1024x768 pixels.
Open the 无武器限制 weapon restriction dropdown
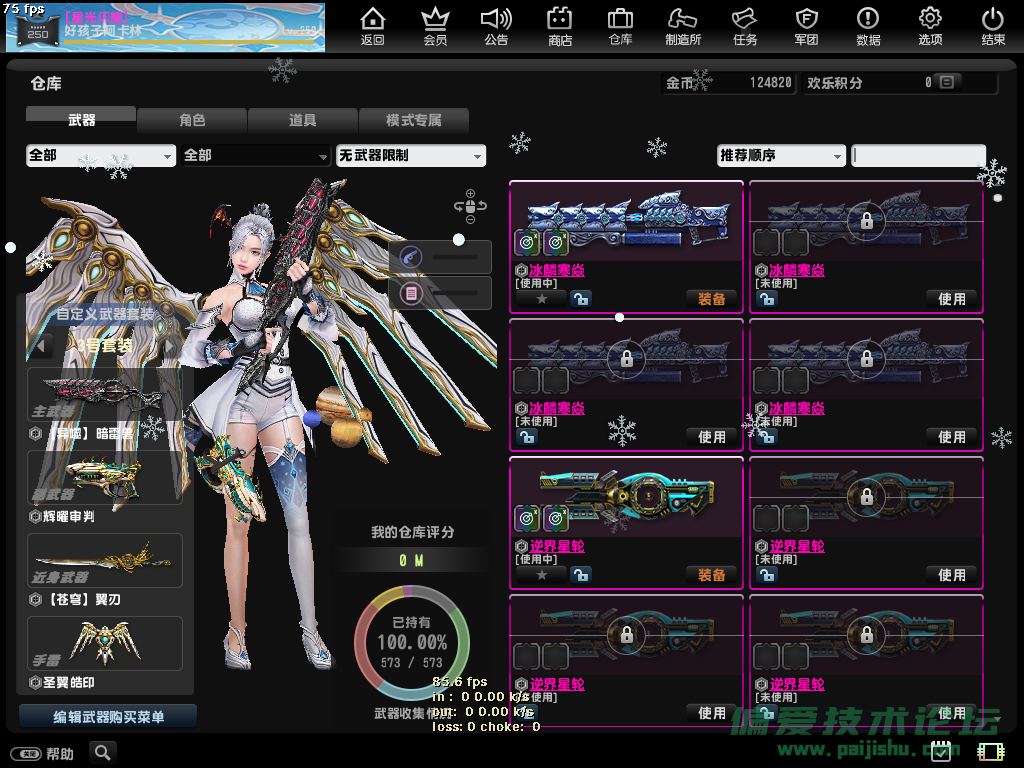[x=410, y=156]
